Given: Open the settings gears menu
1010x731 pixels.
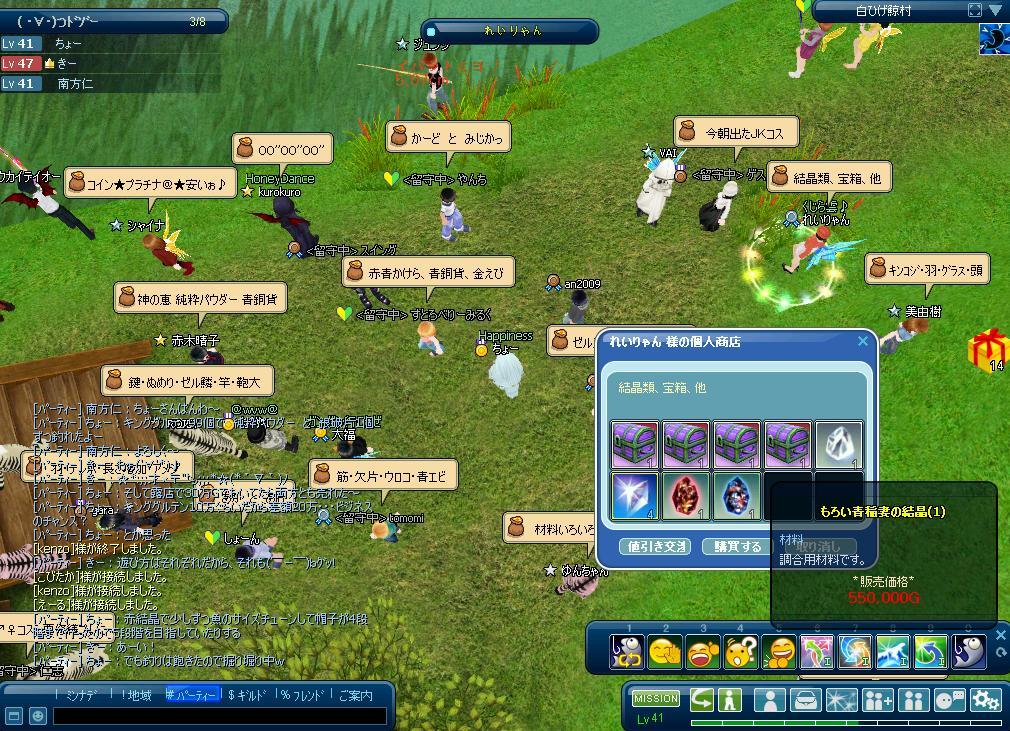Looking at the screenshot, I should tap(986, 699).
